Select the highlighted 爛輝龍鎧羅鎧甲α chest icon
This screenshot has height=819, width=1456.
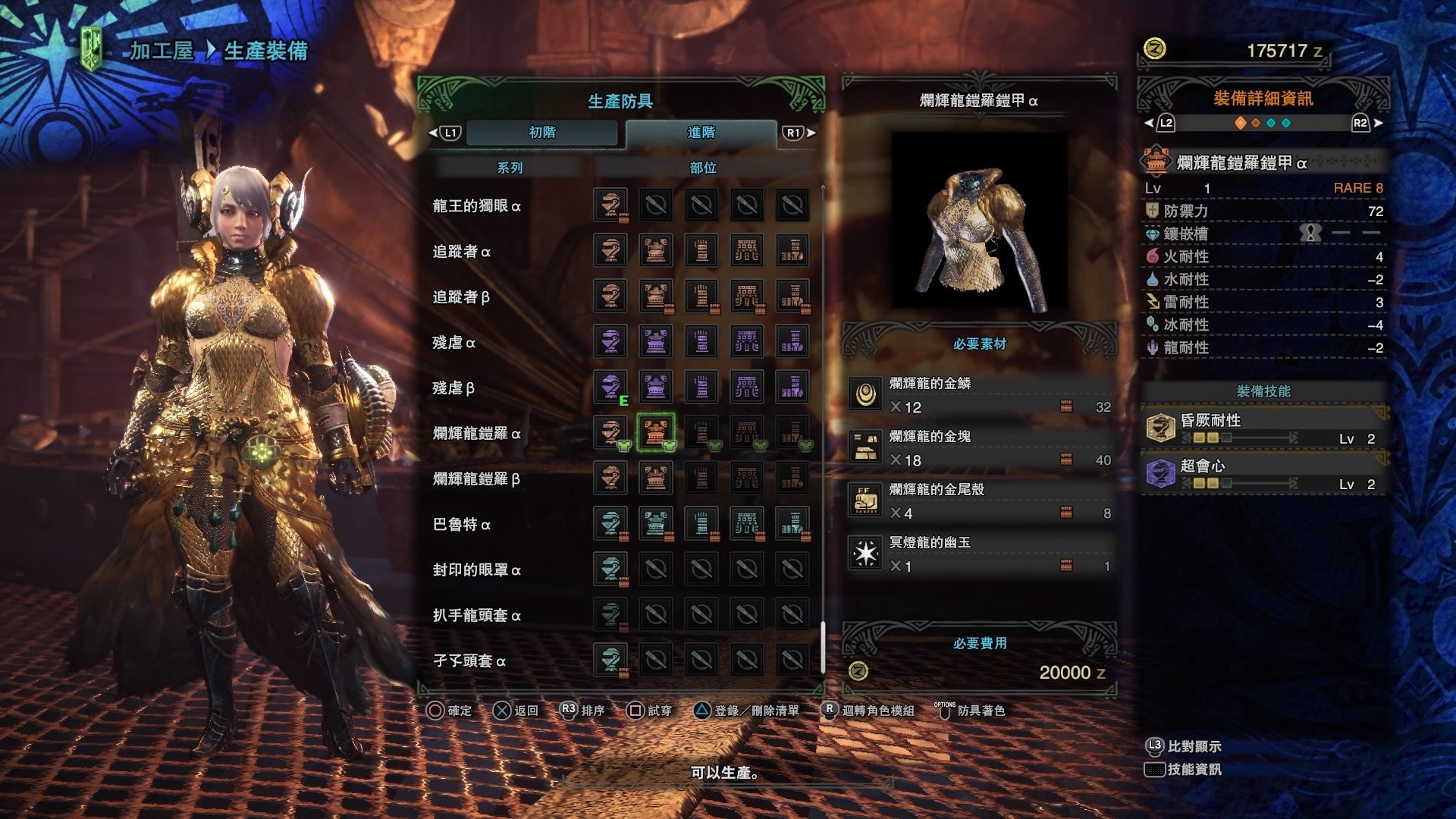656,432
